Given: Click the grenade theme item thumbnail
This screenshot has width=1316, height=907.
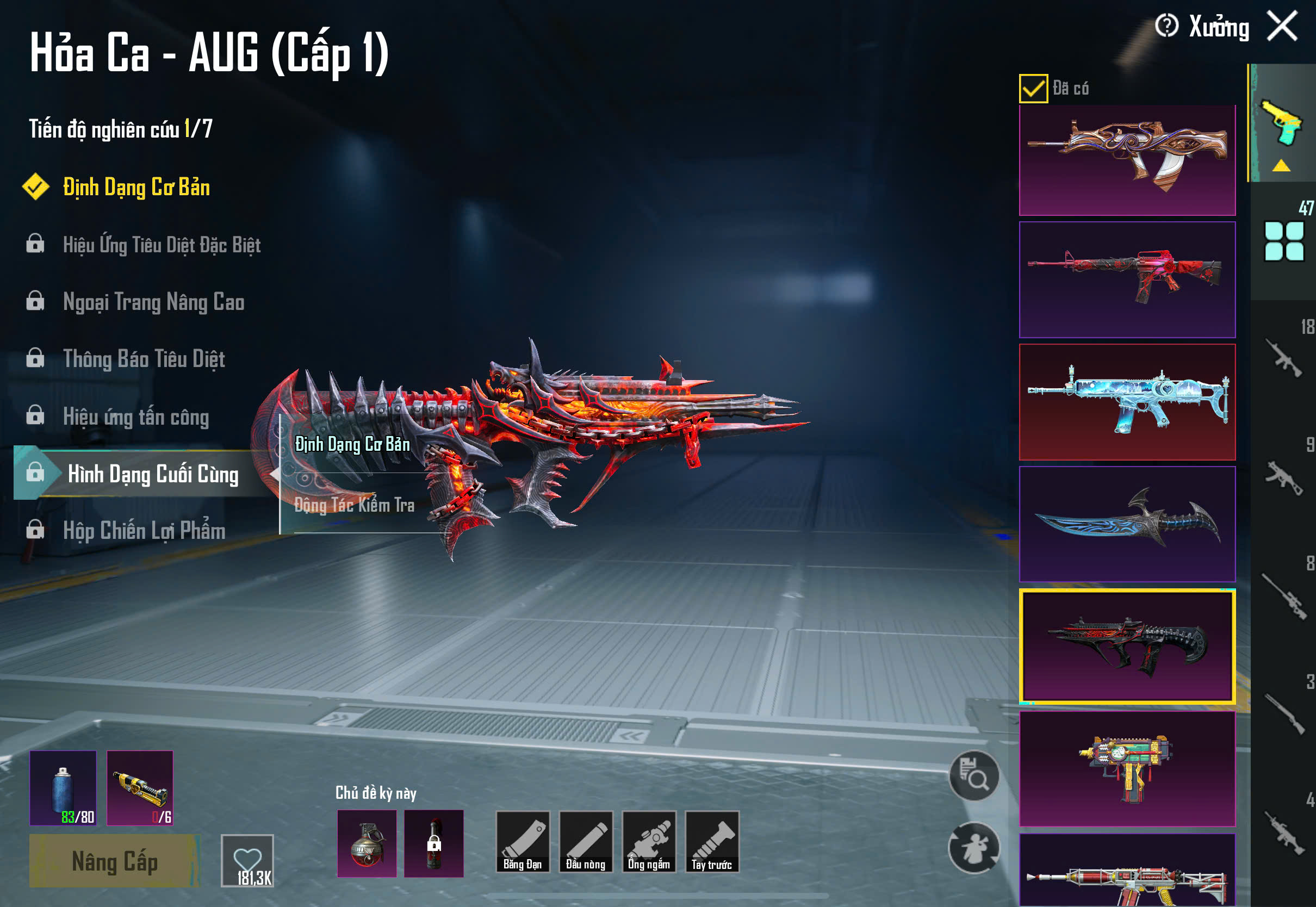Looking at the screenshot, I should [367, 843].
